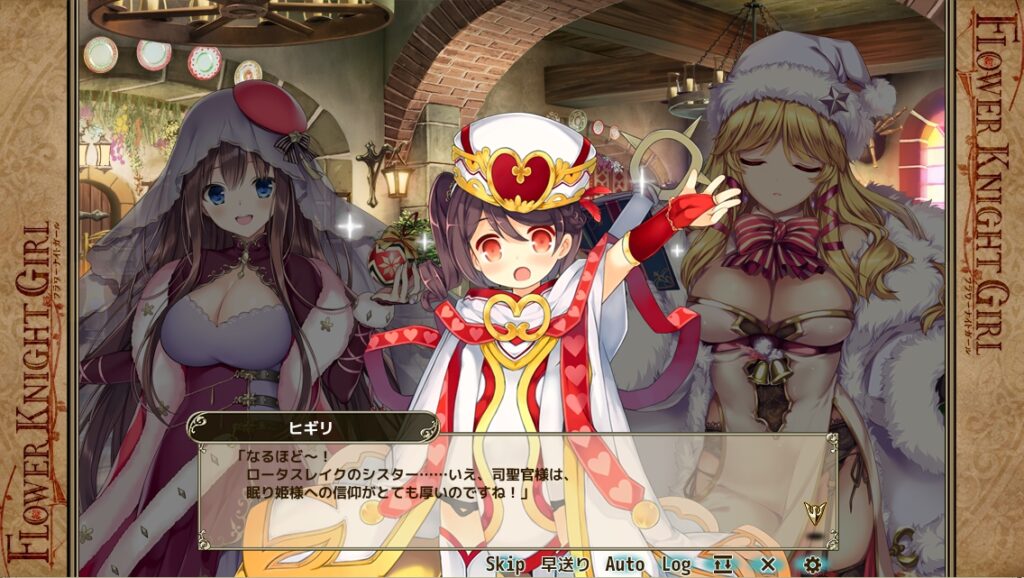1024x578 pixels.
Task: Open settings with the gear icon
Action: [812, 565]
